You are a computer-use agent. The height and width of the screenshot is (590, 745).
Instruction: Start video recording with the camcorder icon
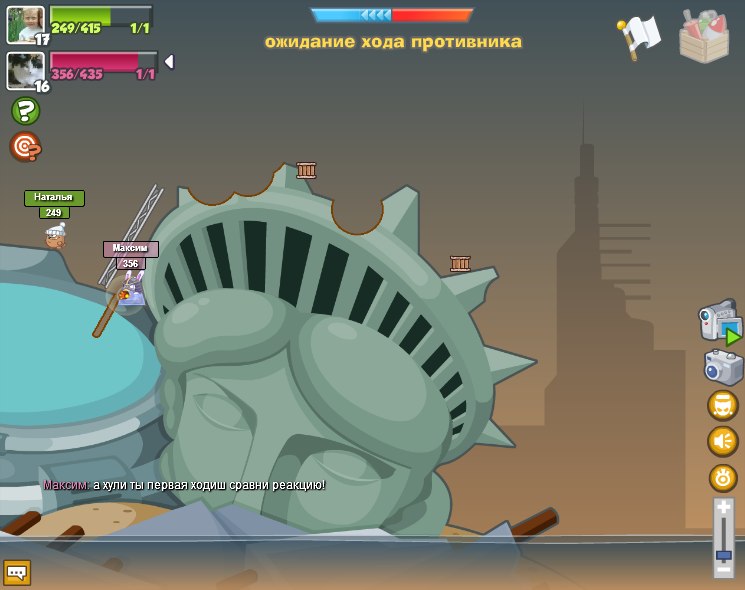[718, 323]
